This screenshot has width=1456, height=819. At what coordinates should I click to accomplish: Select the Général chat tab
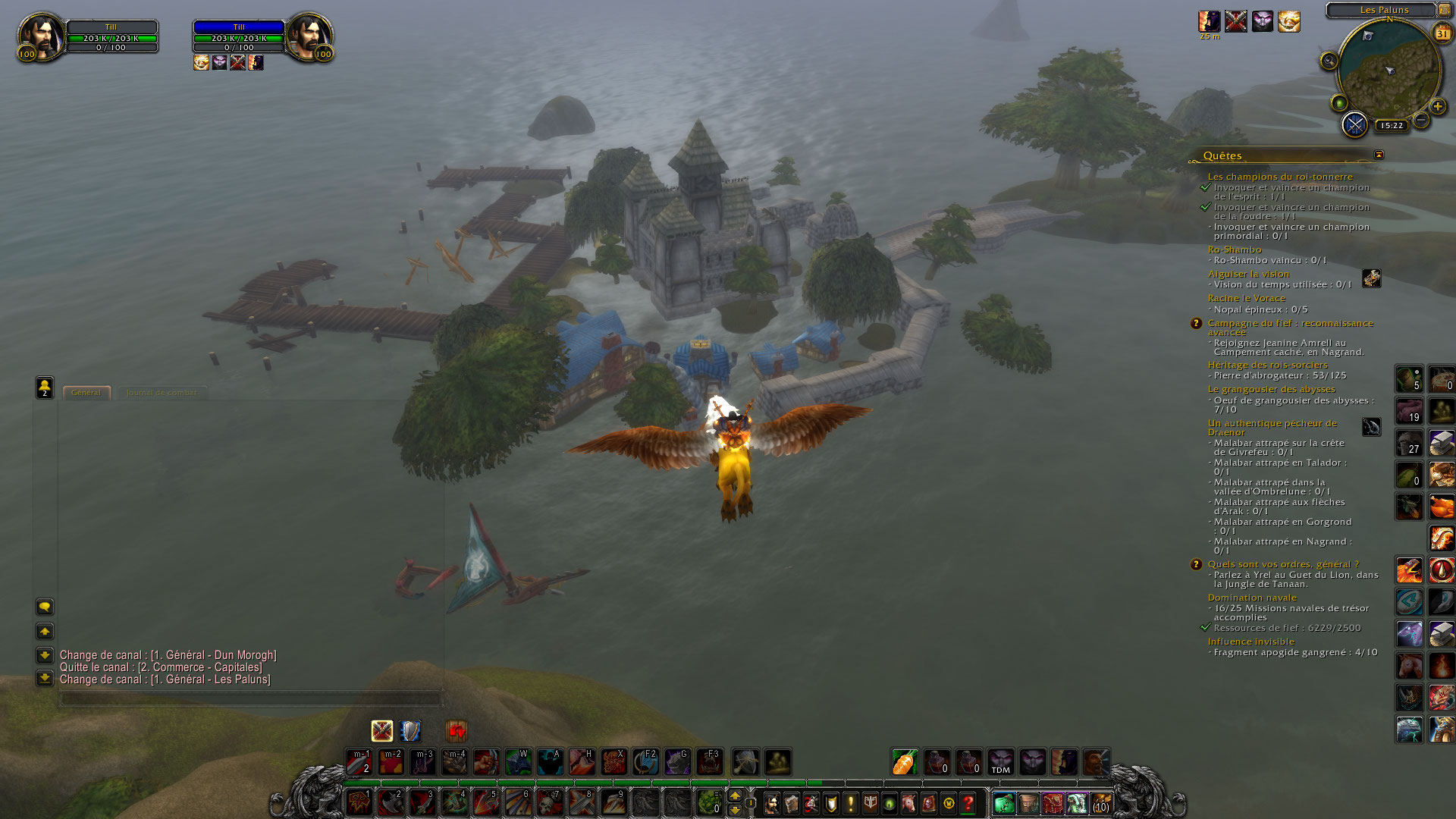(x=86, y=393)
